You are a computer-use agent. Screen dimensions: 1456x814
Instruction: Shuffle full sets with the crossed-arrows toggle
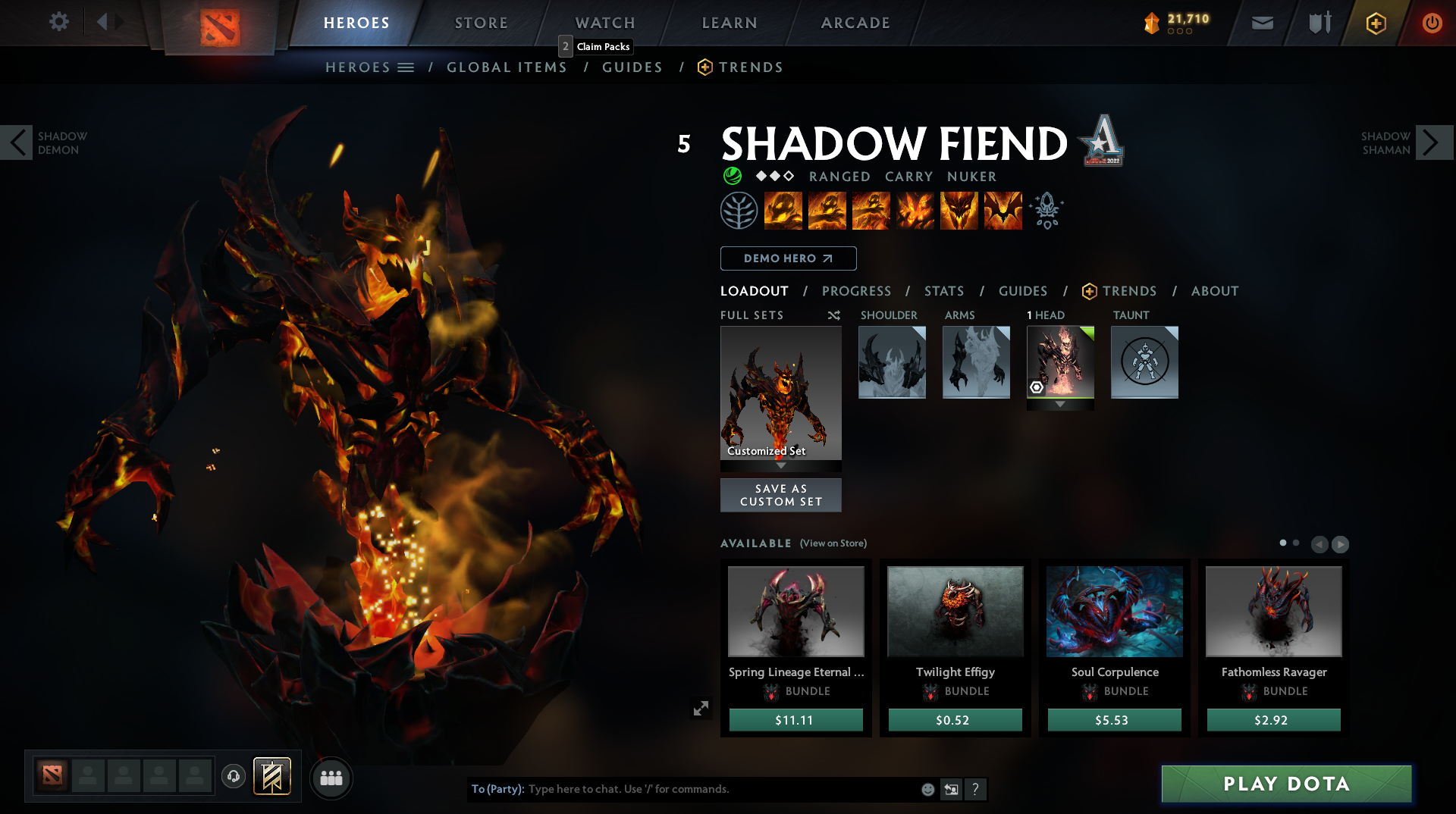click(833, 315)
